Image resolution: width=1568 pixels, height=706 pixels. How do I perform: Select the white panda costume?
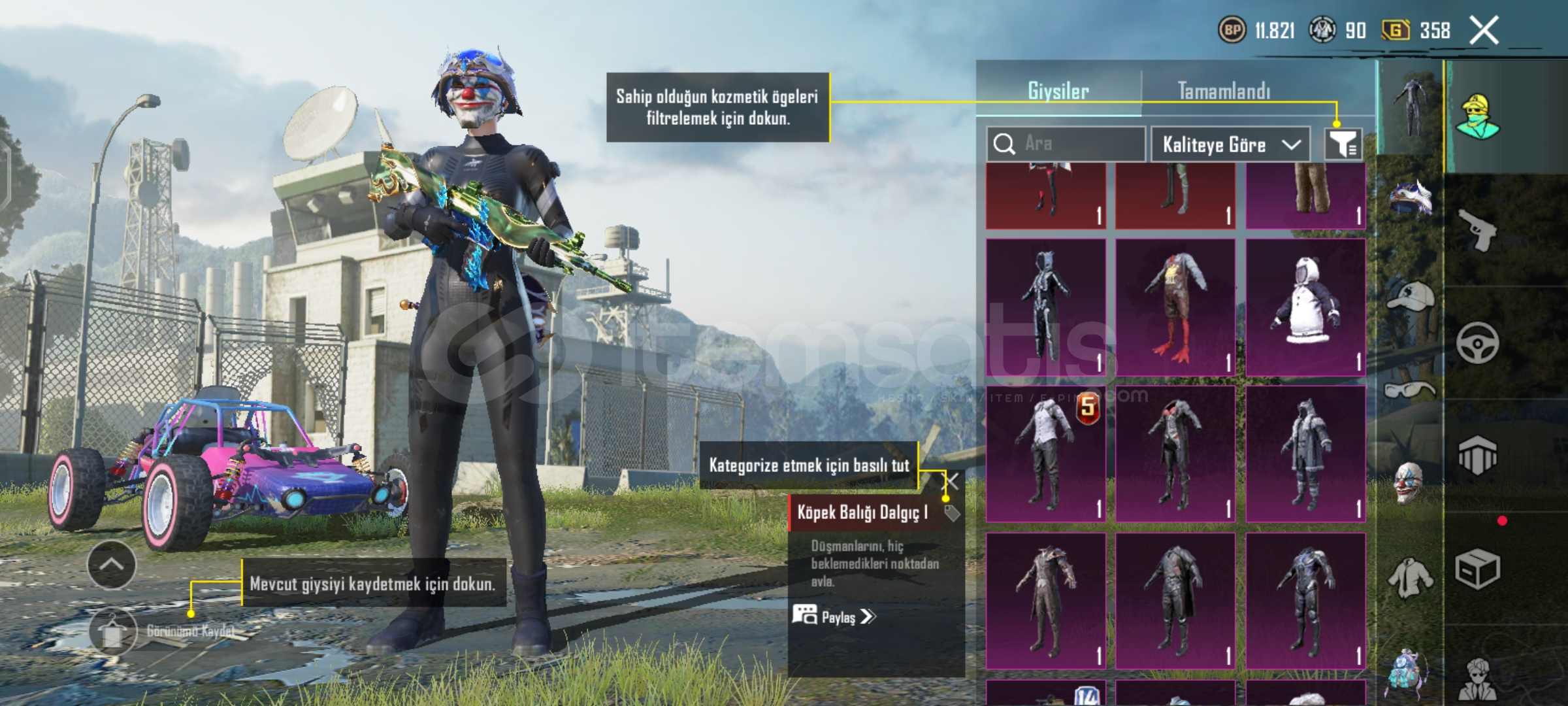[x=1305, y=307]
